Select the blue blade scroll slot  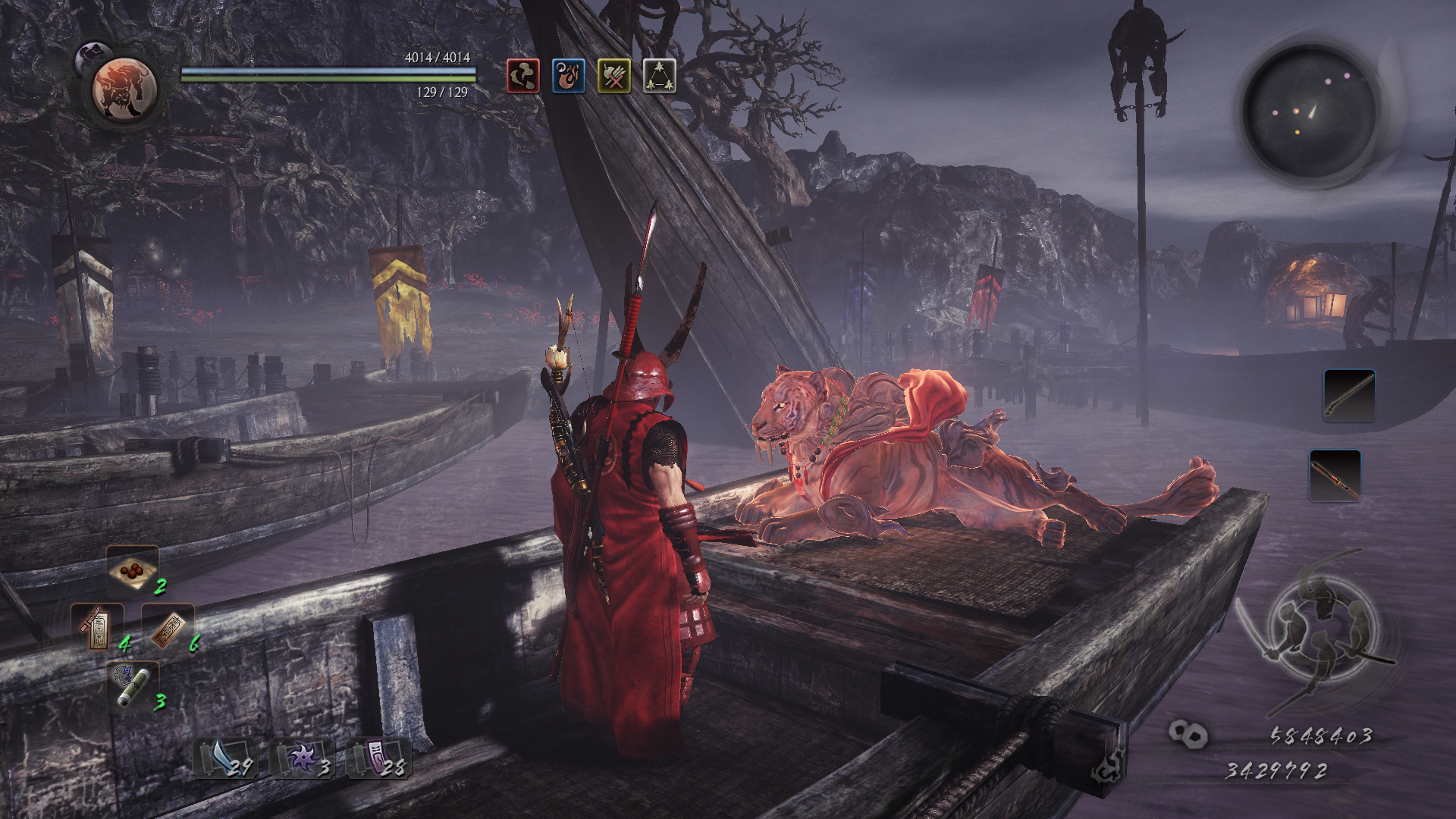(x=225, y=758)
